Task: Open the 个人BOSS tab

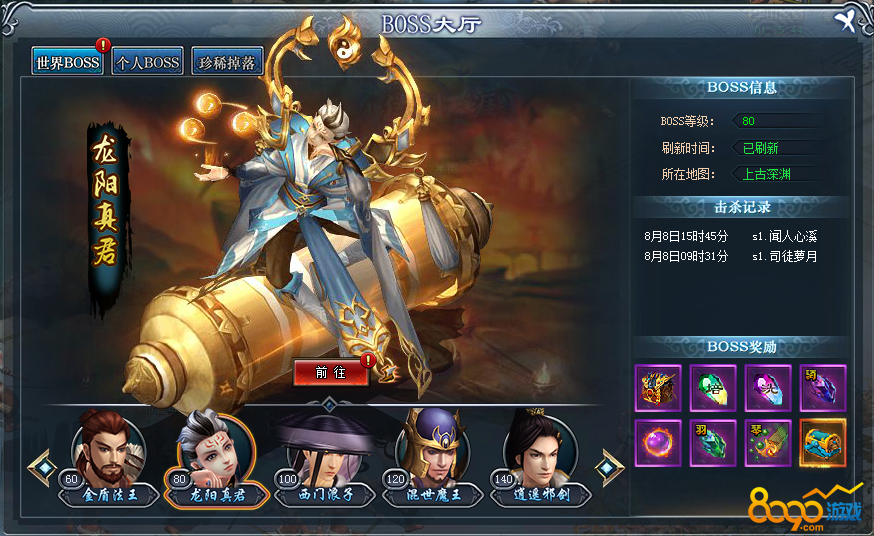Action: [x=147, y=62]
